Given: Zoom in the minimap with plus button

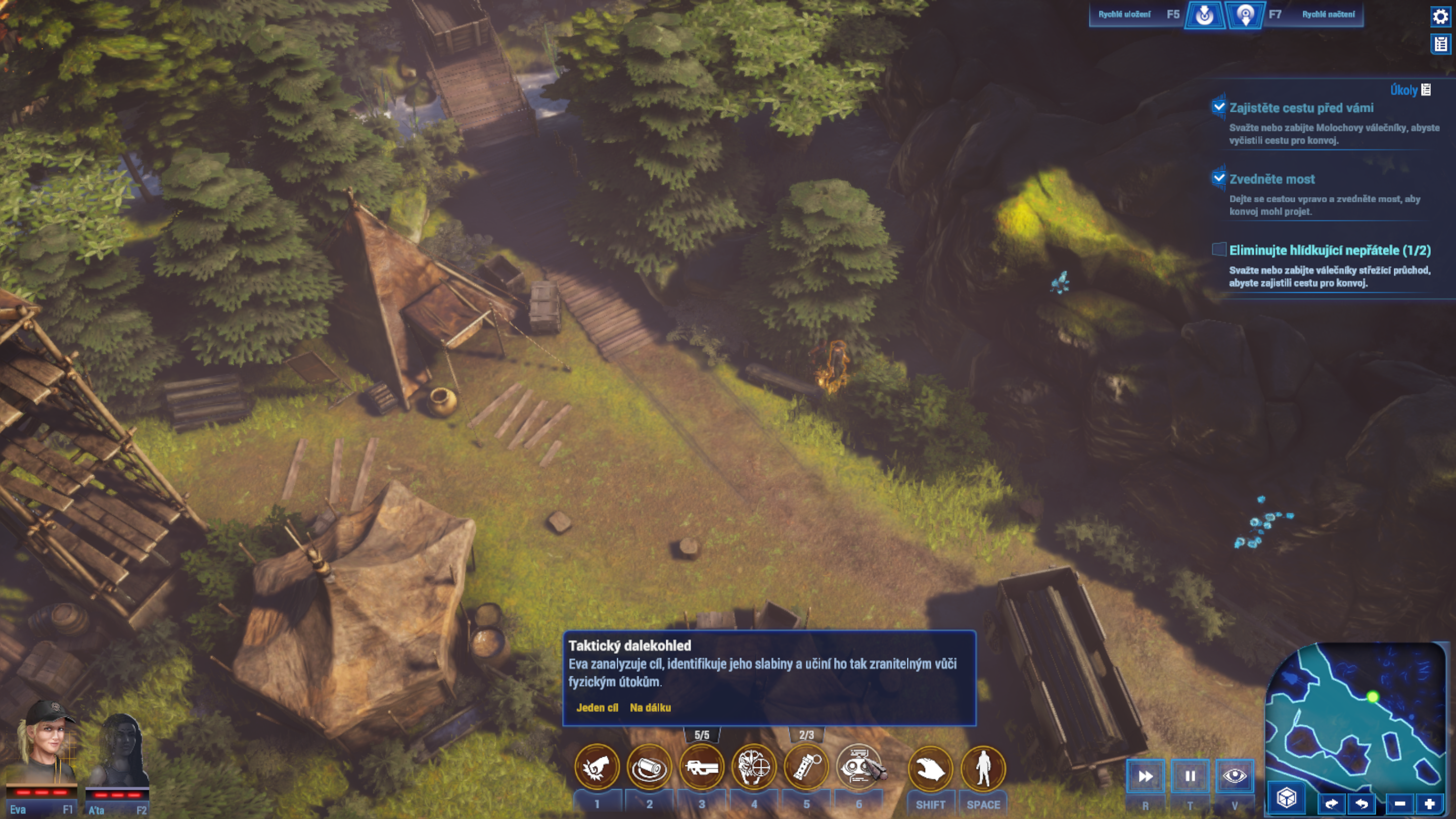Looking at the screenshot, I should 1429,803.
